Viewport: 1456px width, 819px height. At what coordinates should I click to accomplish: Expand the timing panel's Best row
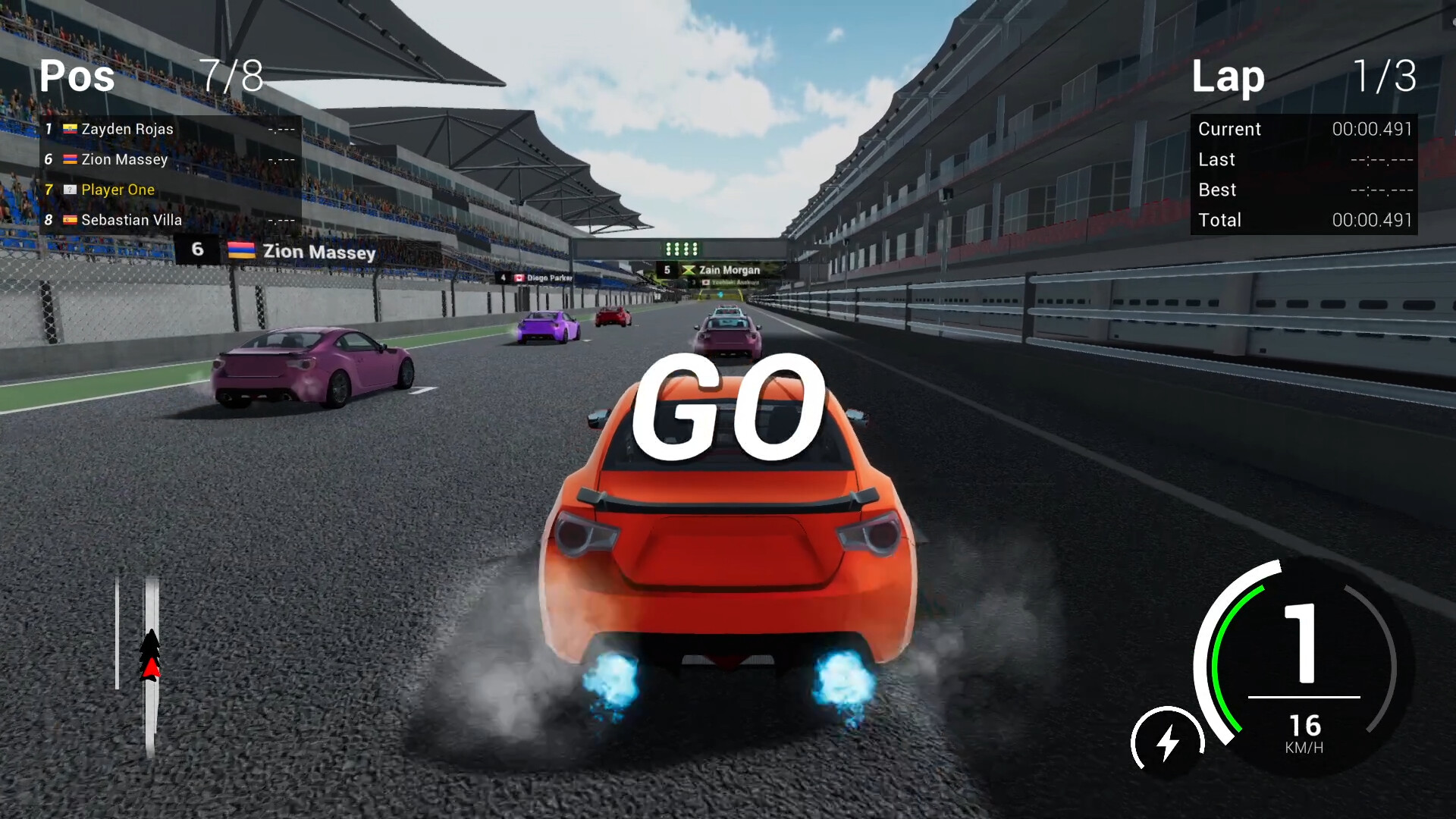tap(1304, 190)
